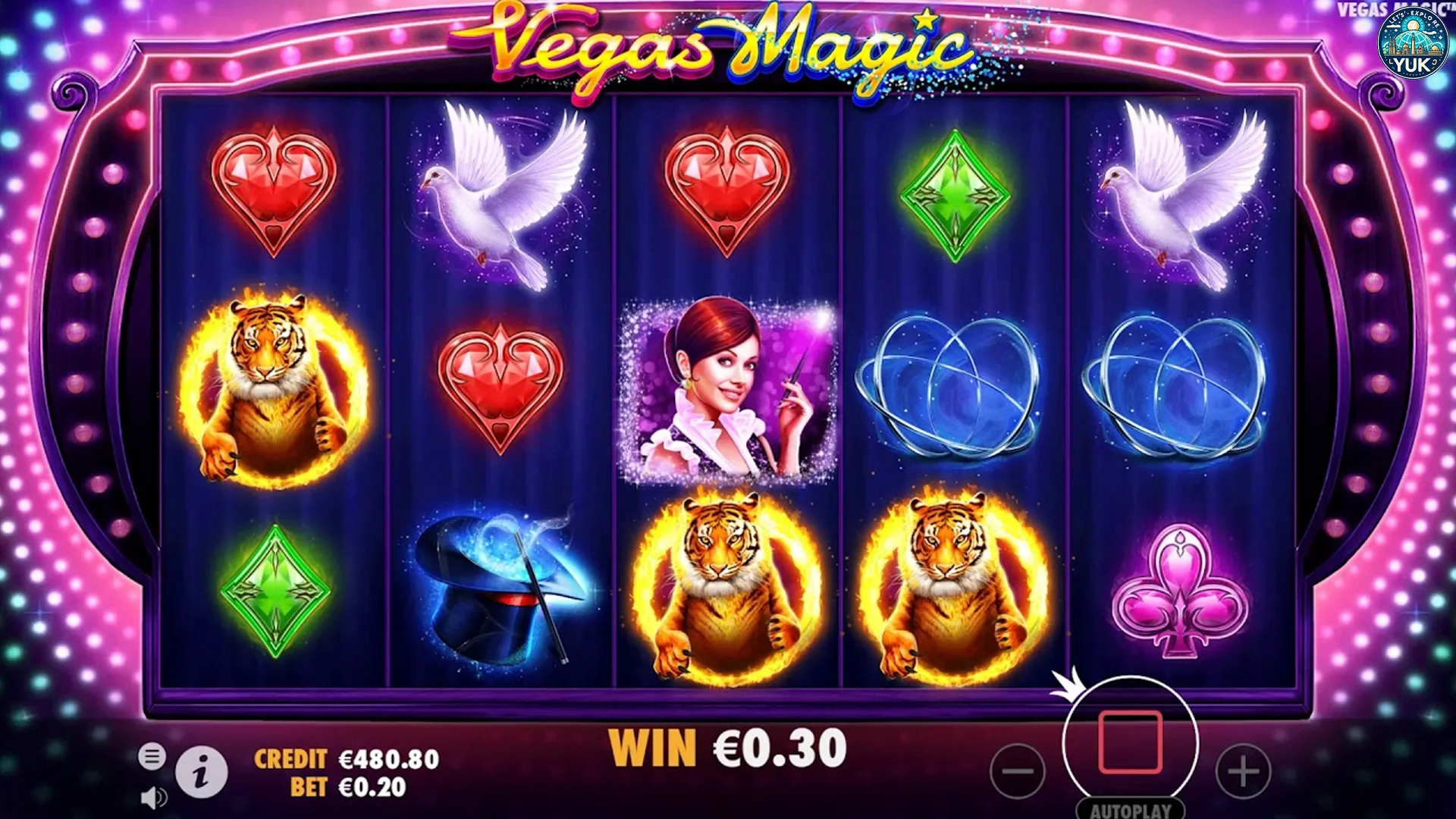This screenshot has width=1456, height=819.
Task: Click the green diamond on reel four
Action: [x=954, y=193]
